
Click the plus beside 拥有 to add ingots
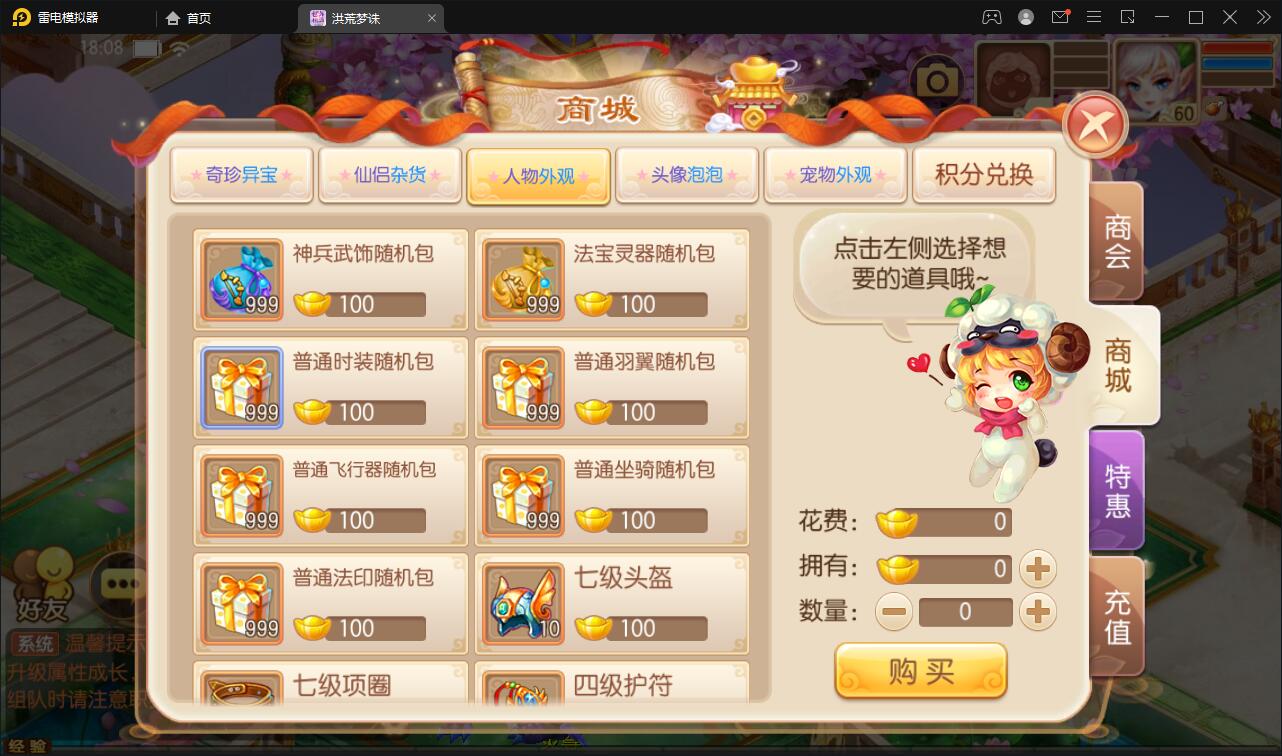pos(1038,568)
